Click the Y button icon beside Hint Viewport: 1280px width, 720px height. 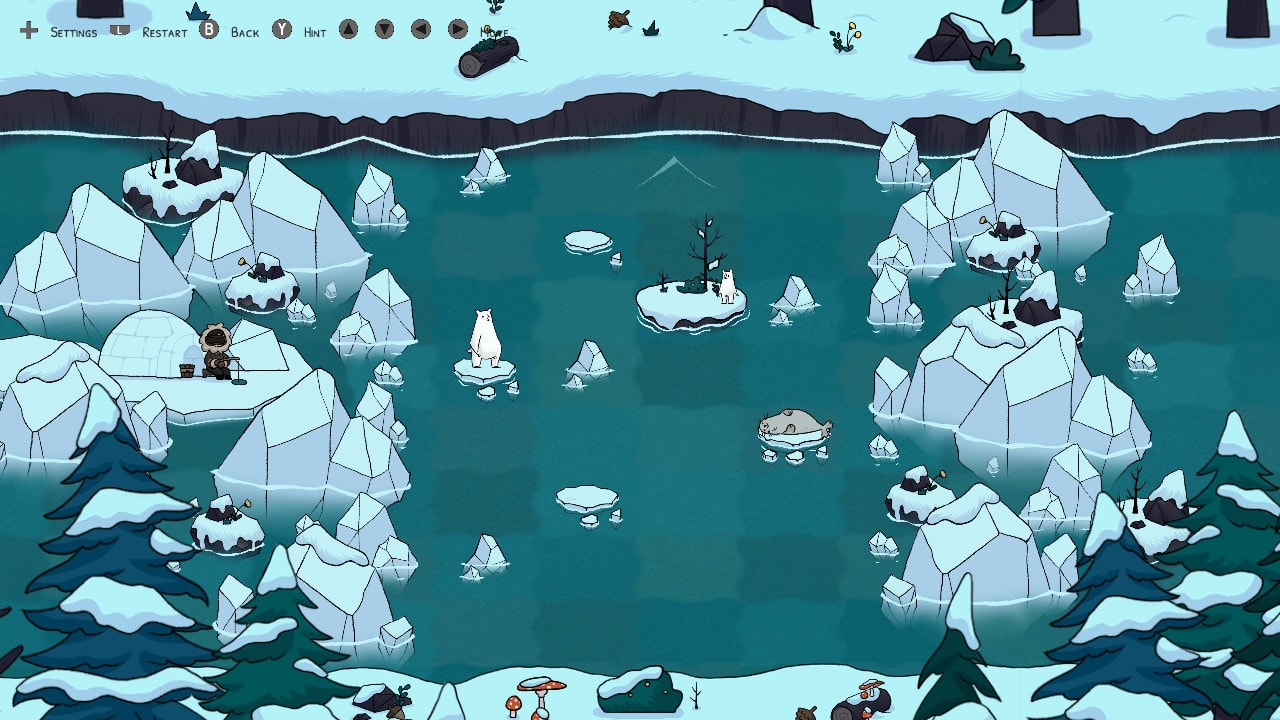pos(283,31)
